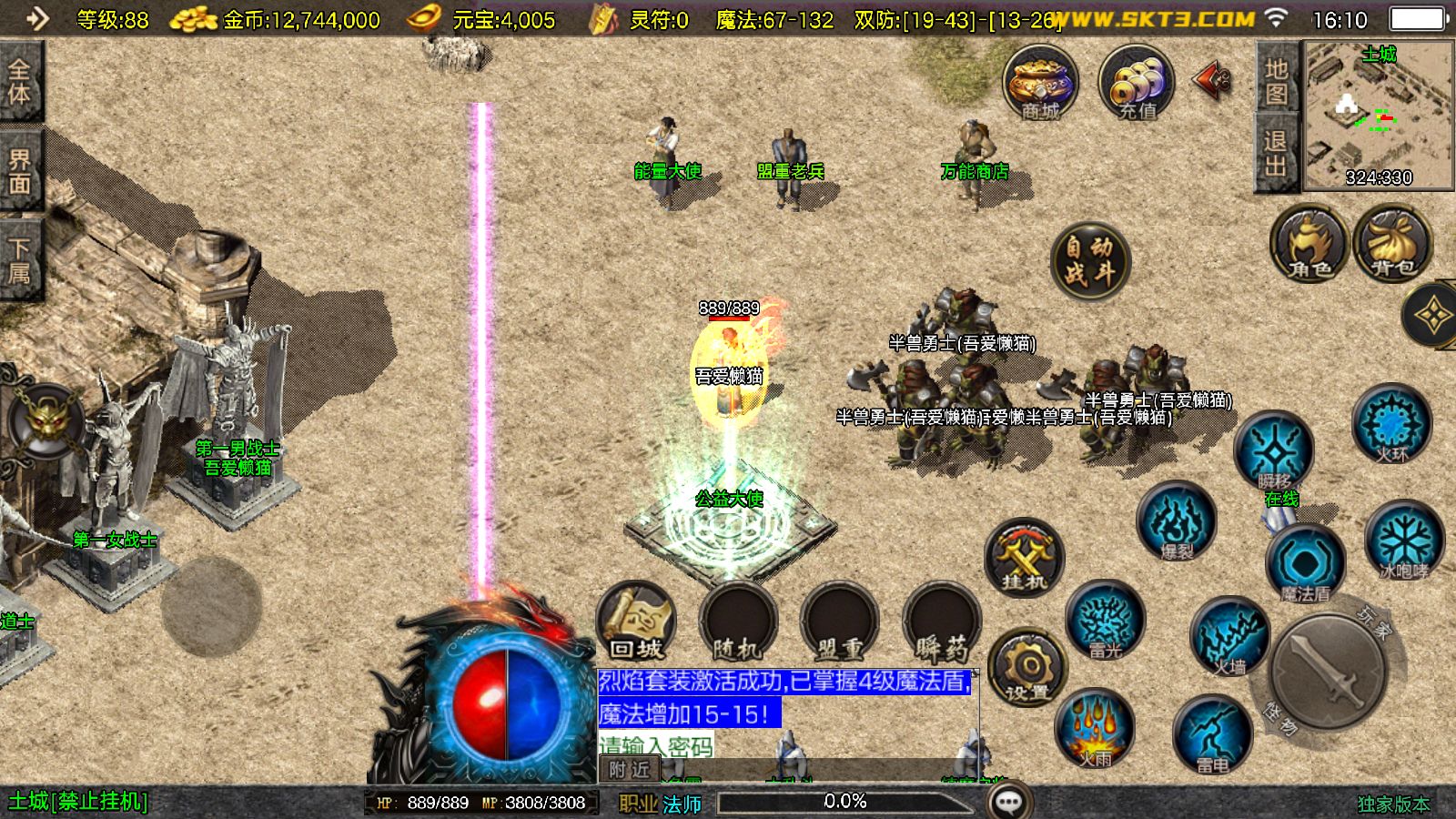Open the 充值 recharge icon
Screen dimensions: 1456x819
(x=1137, y=83)
